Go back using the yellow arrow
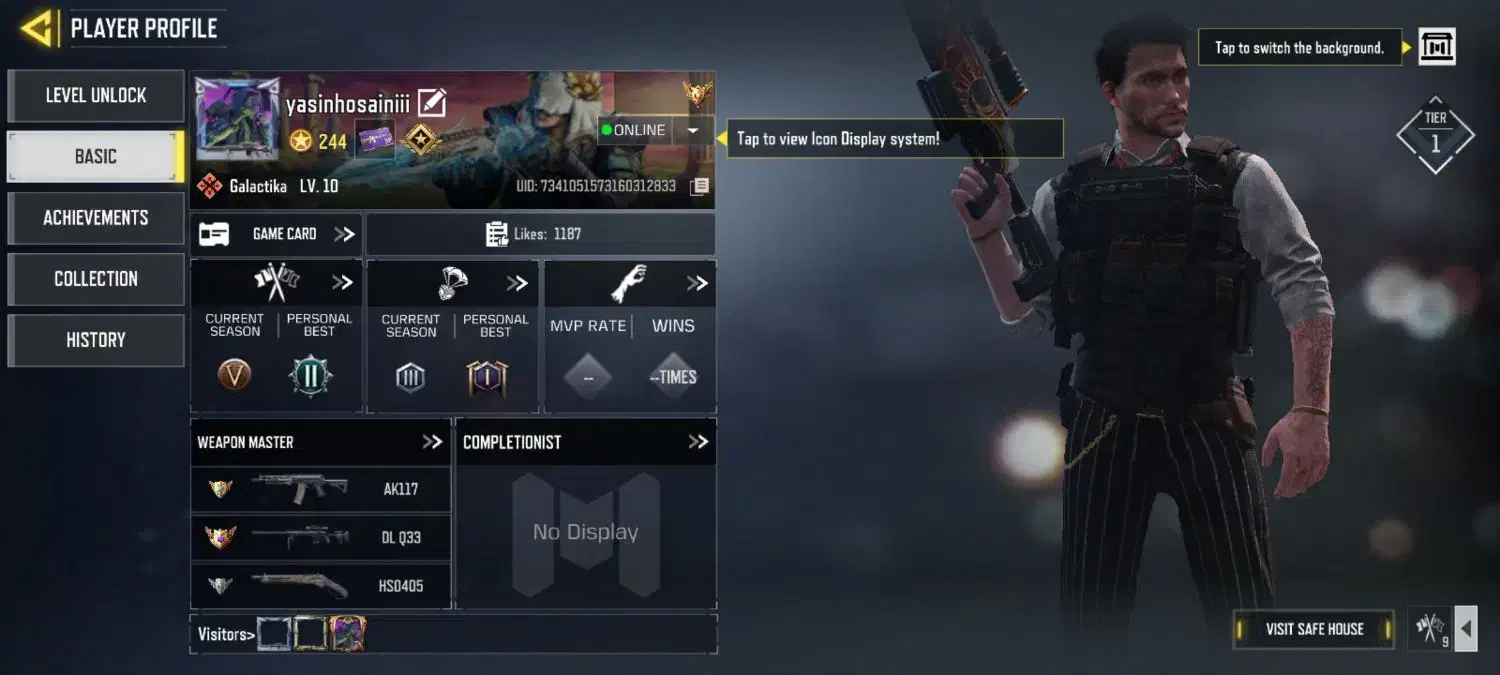This screenshot has height=675, width=1500. (36, 29)
